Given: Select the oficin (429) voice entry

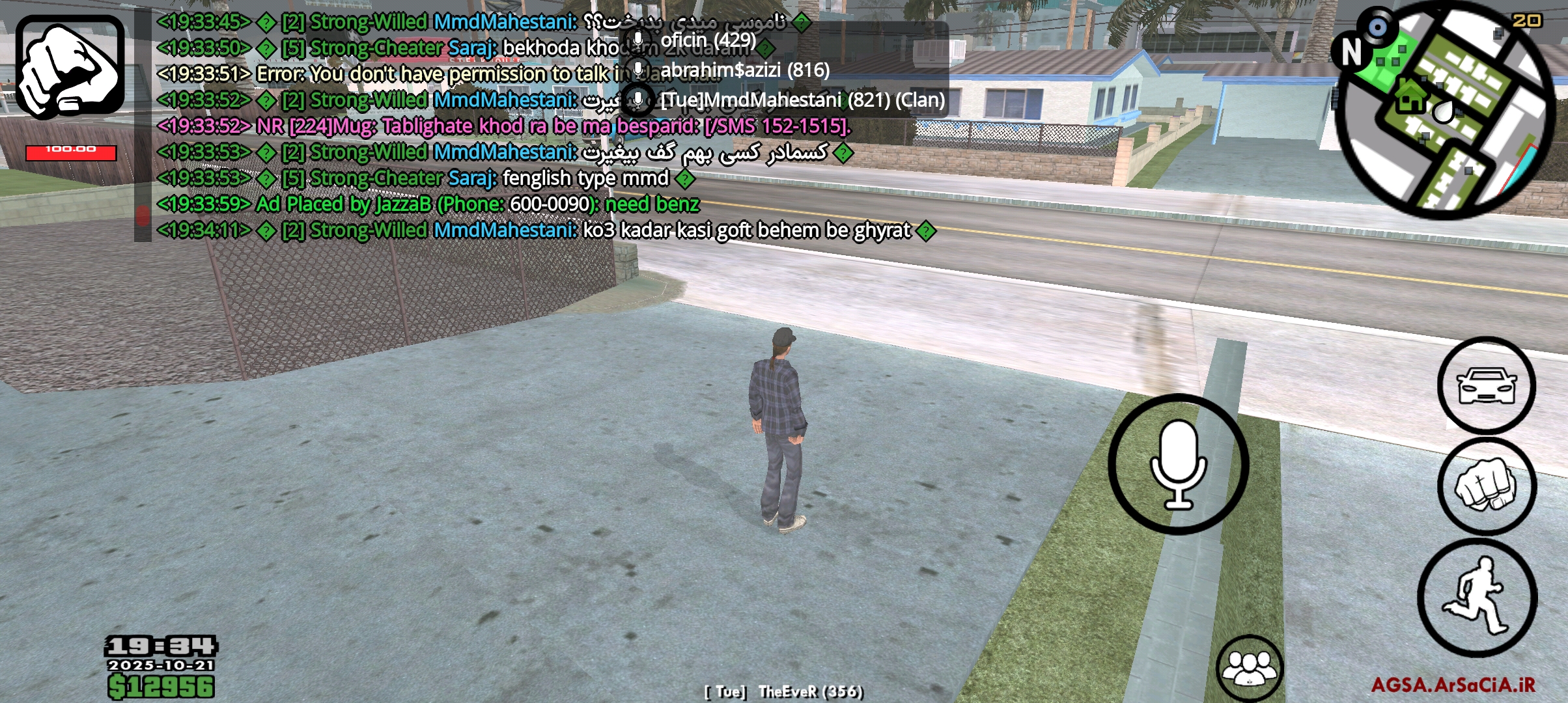Looking at the screenshot, I should pos(708,40).
